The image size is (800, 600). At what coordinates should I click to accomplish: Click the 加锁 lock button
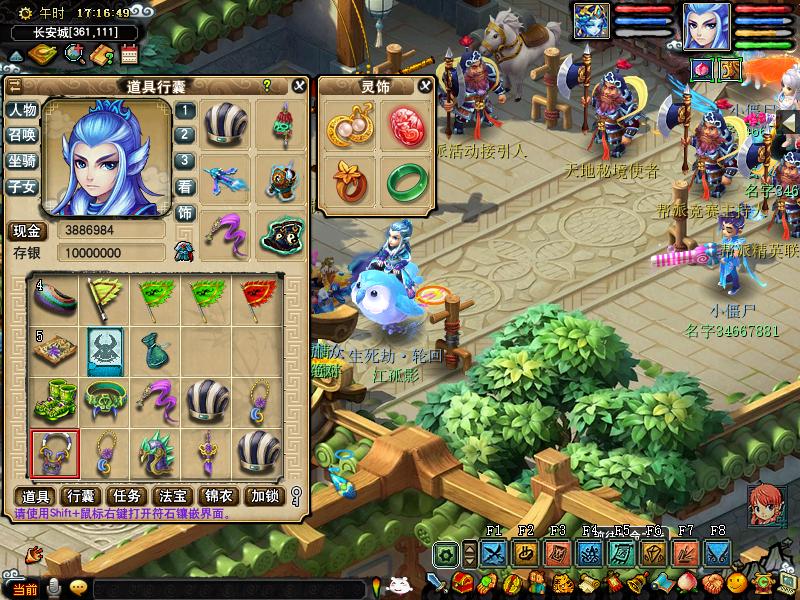[x=266, y=496]
